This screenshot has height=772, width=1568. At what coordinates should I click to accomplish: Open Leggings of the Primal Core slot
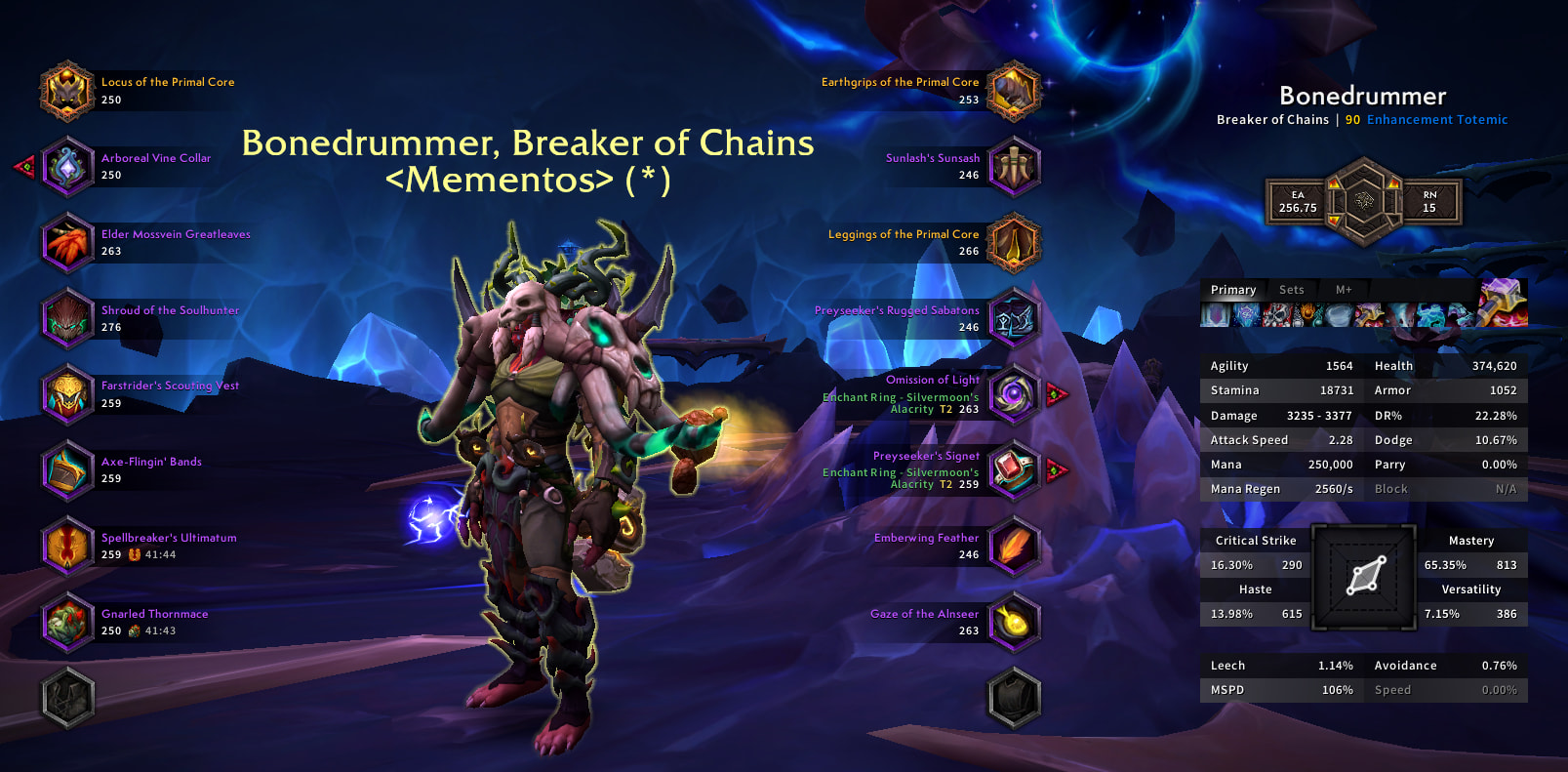(x=1014, y=243)
